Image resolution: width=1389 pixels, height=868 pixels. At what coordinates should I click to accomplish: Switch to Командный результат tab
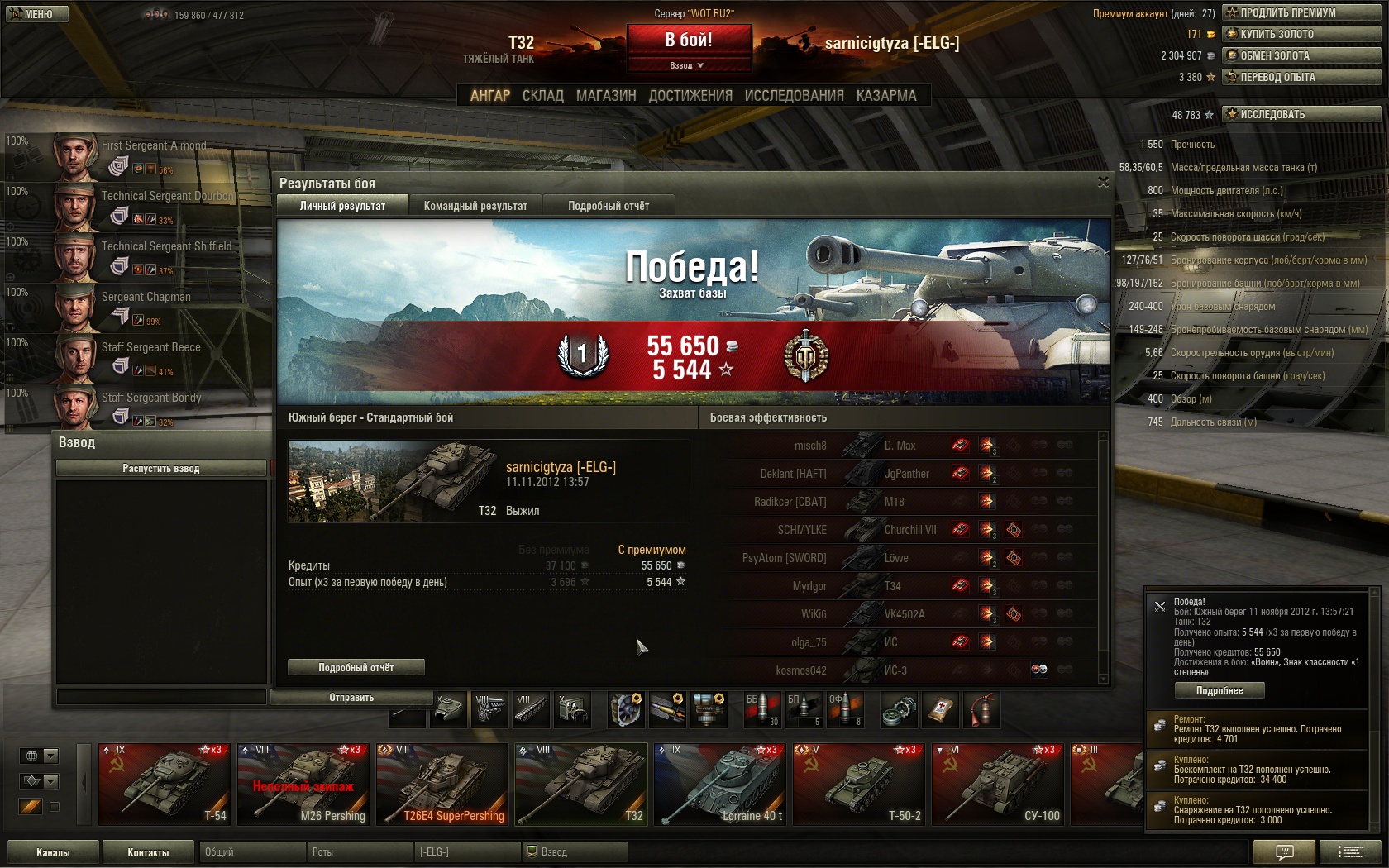point(475,206)
